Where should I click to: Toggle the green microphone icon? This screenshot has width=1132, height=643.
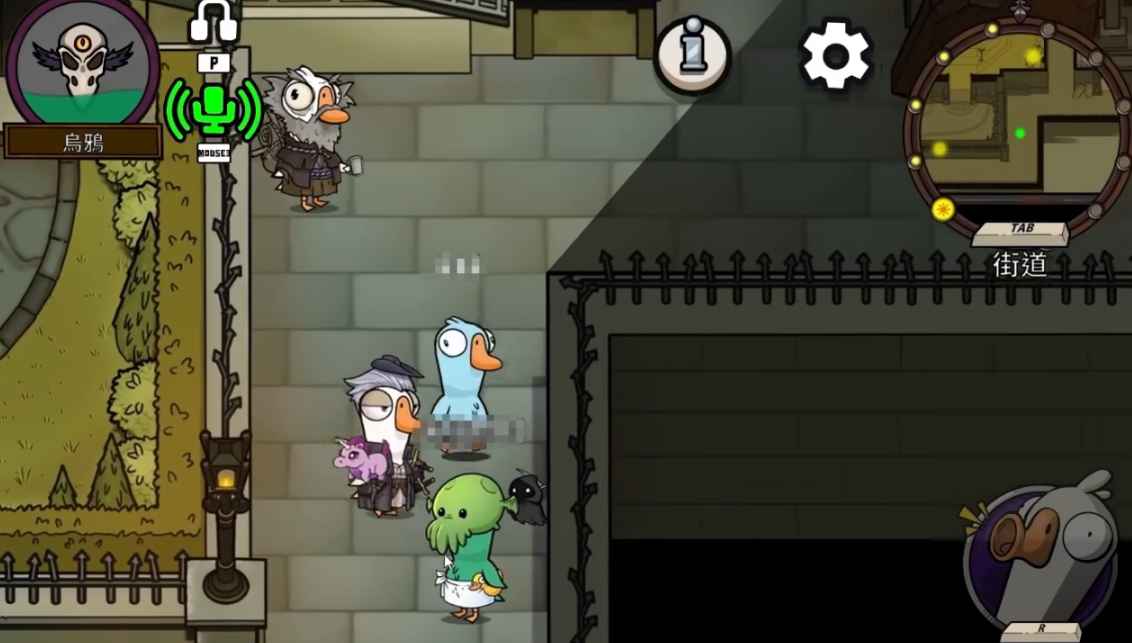point(213,110)
